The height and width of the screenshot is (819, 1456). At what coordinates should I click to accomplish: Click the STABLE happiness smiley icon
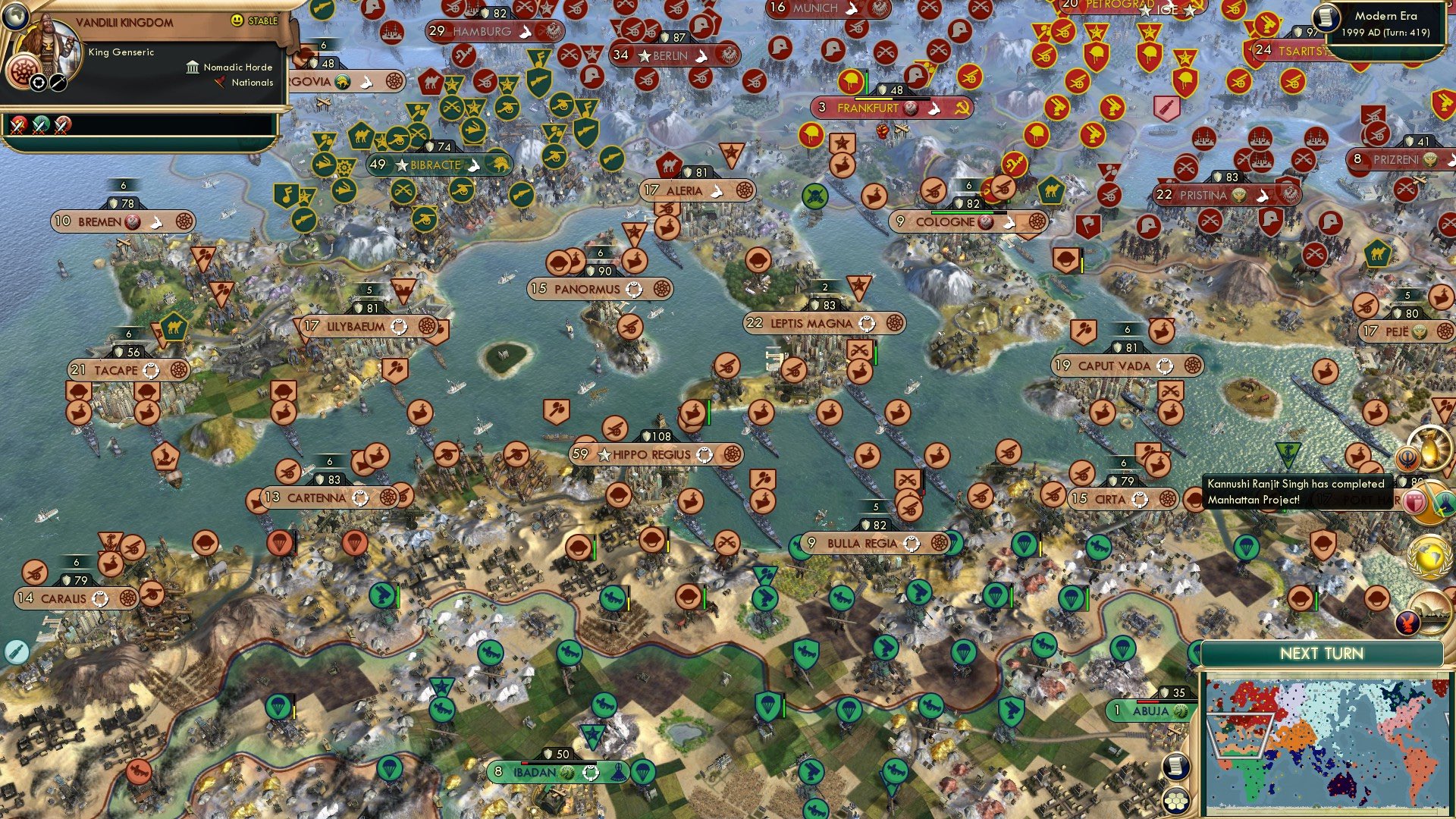(237, 21)
